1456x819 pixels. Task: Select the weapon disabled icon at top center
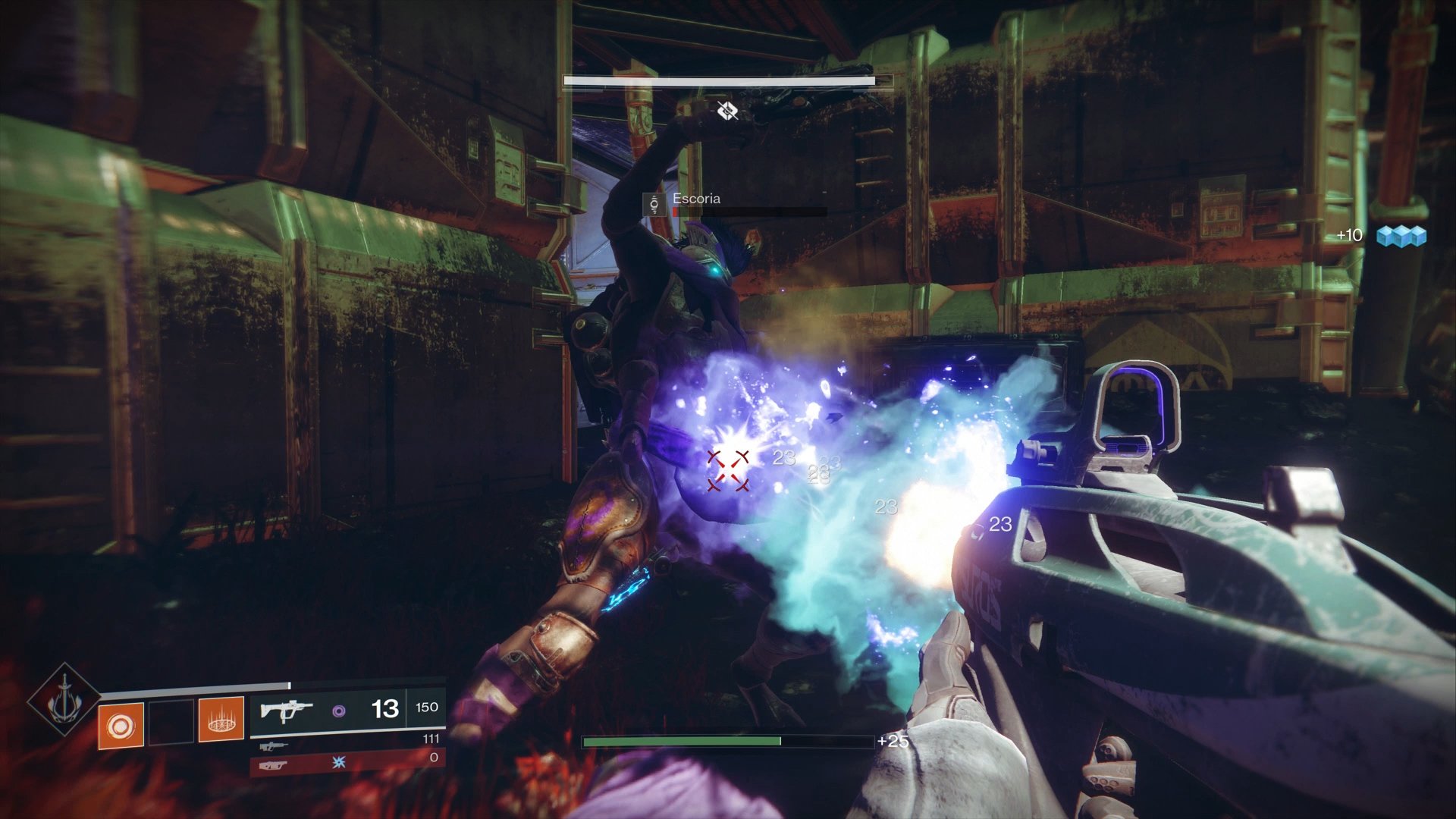[x=727, y=111]
